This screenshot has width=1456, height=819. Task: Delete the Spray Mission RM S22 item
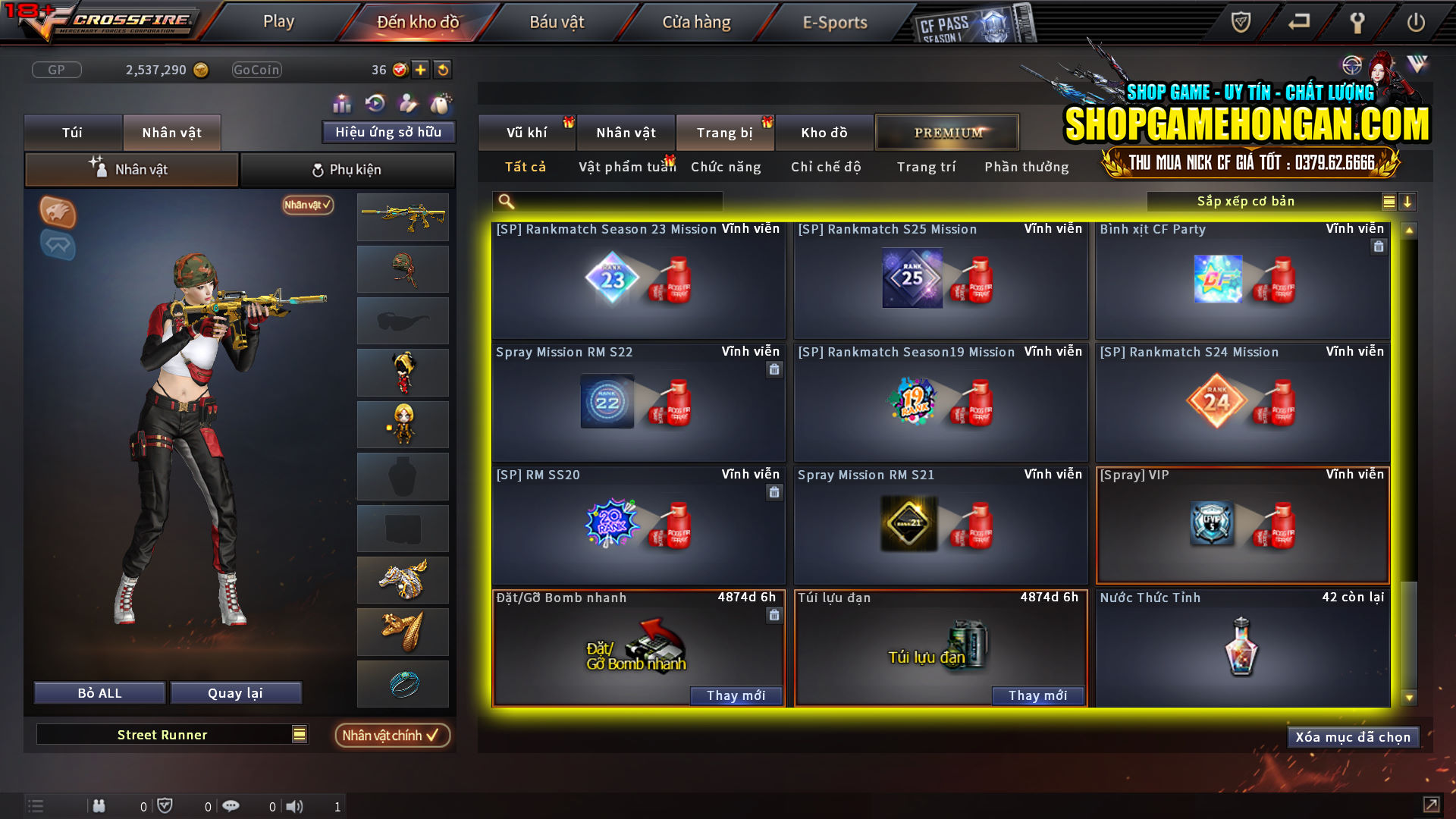pyautogui.click(x=774, y=369)
